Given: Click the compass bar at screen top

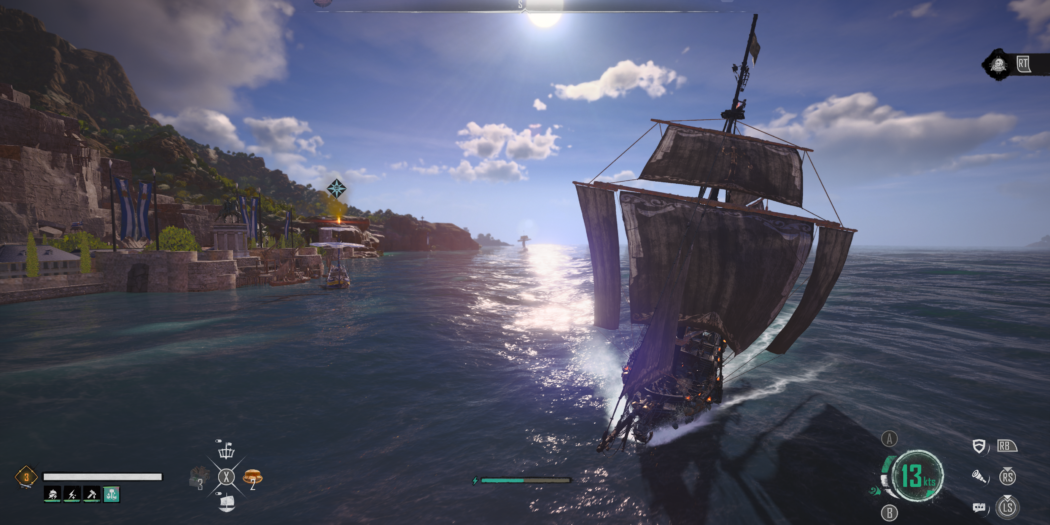Looking at the screenshot, I should 520,5.
